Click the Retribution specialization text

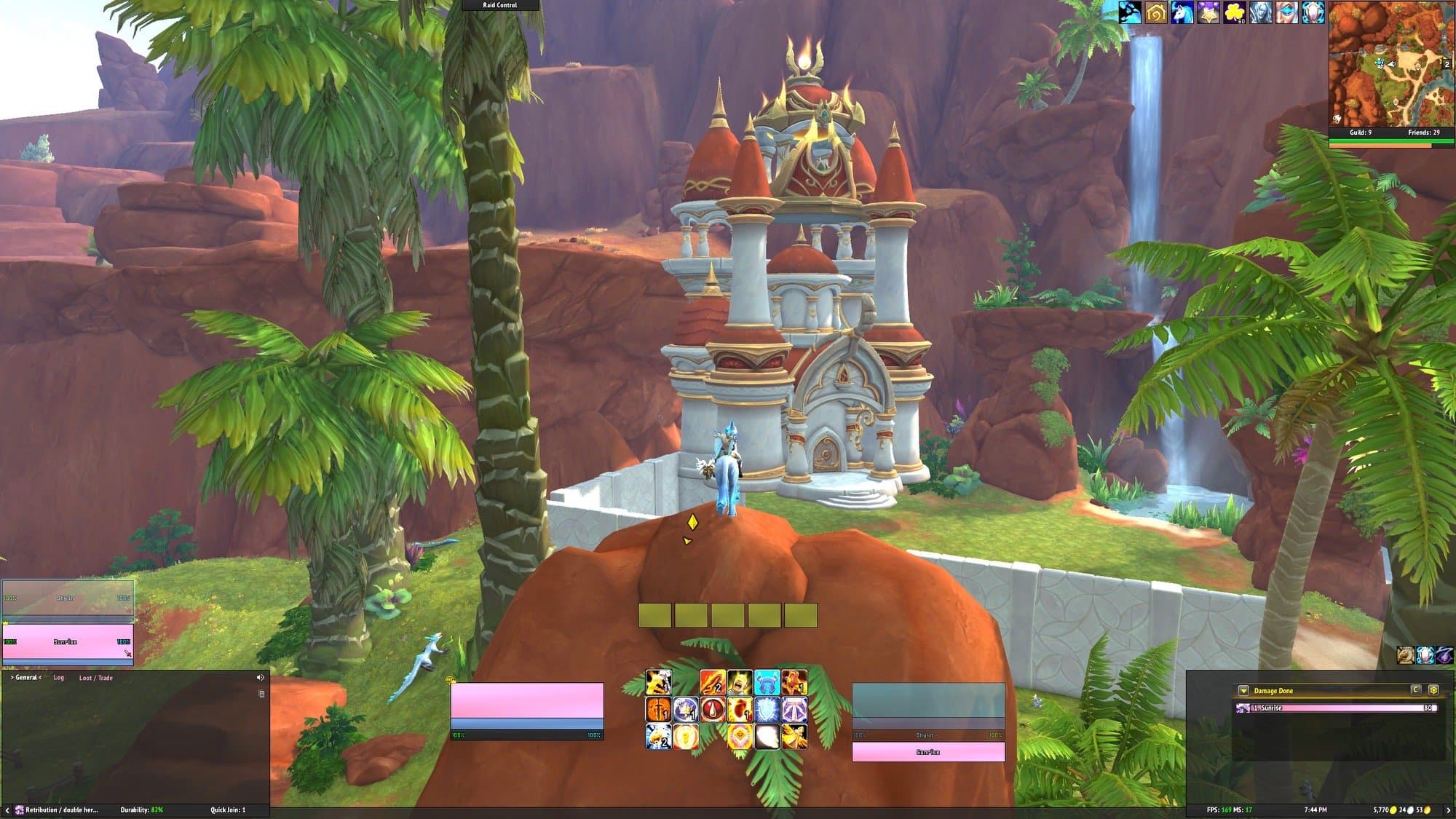[x=61, y=810]
